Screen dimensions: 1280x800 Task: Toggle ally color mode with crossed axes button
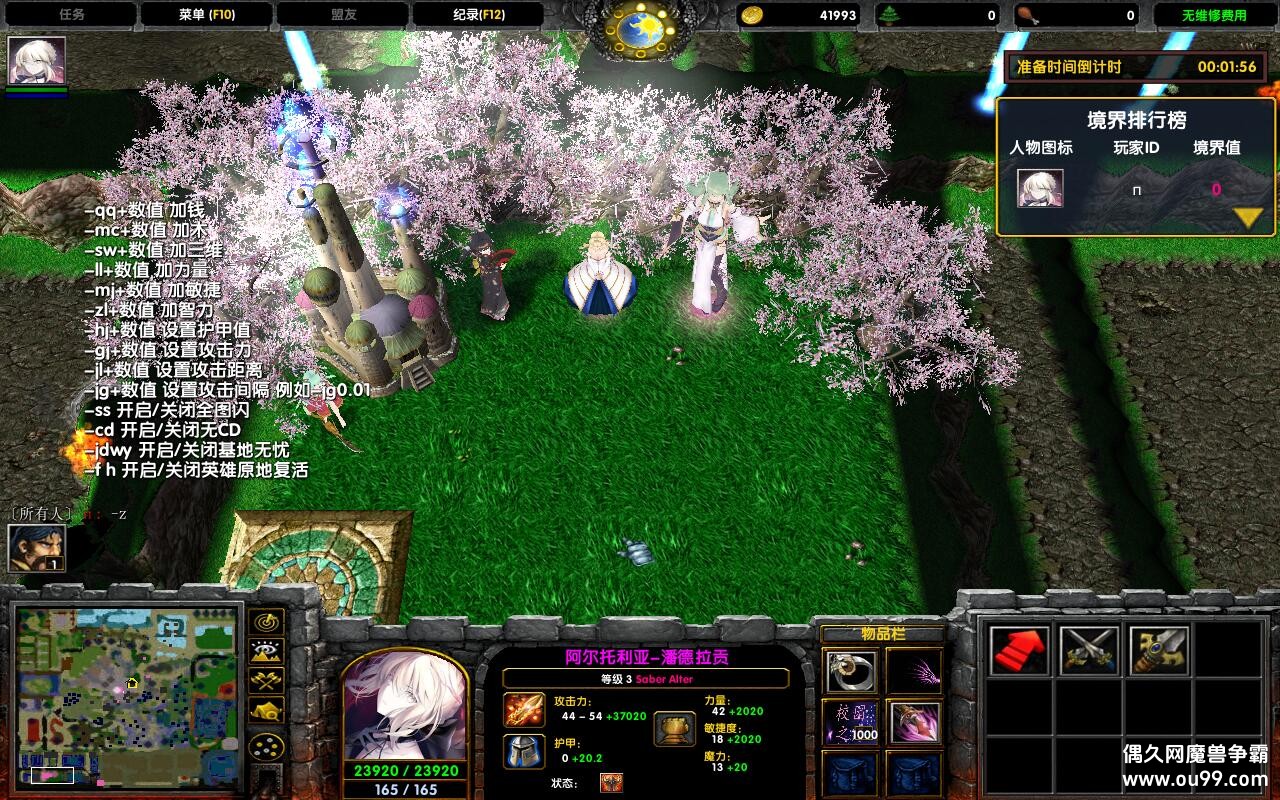coord(267,681)
